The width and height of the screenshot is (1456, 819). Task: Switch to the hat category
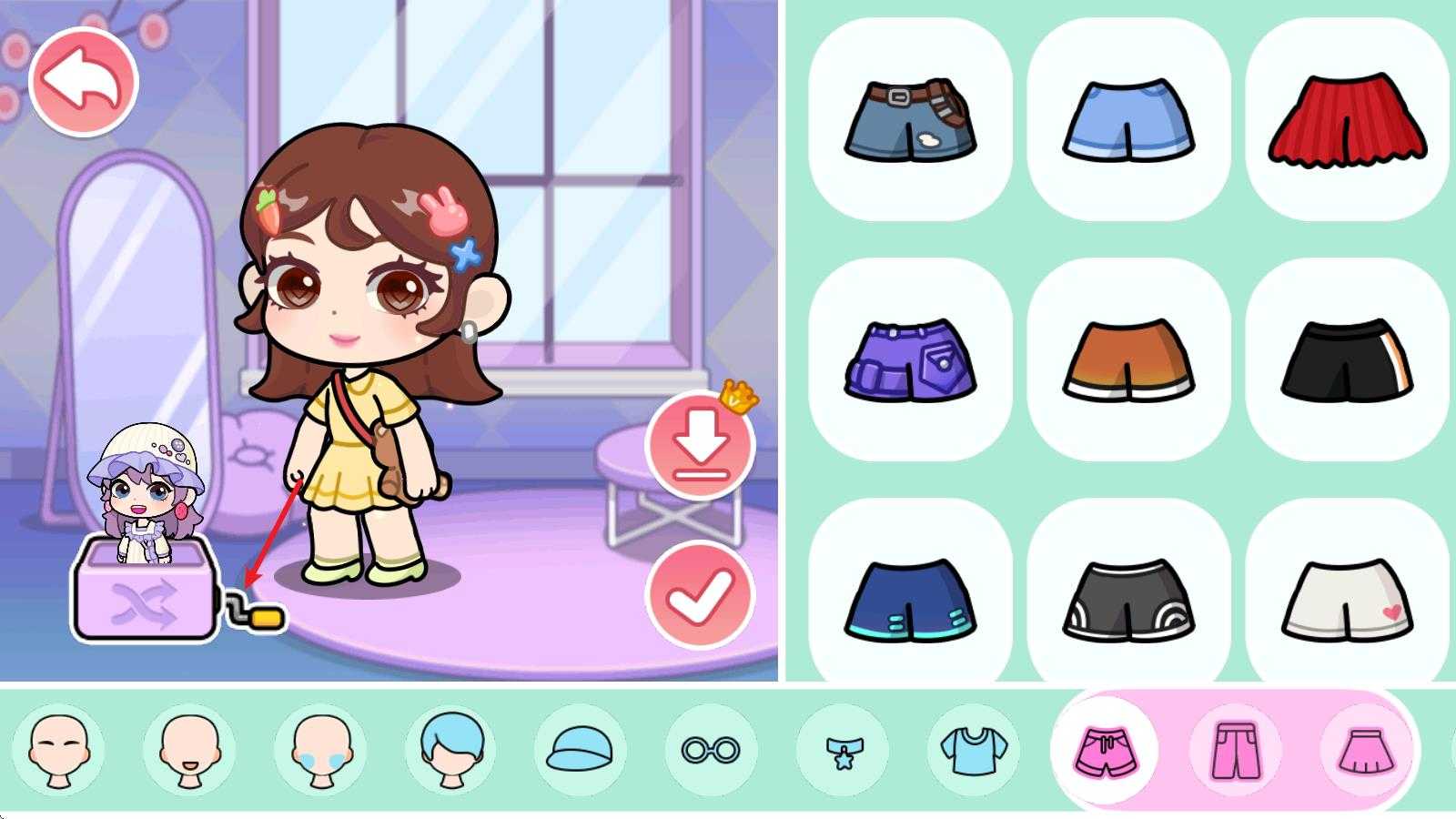[581, 751]
